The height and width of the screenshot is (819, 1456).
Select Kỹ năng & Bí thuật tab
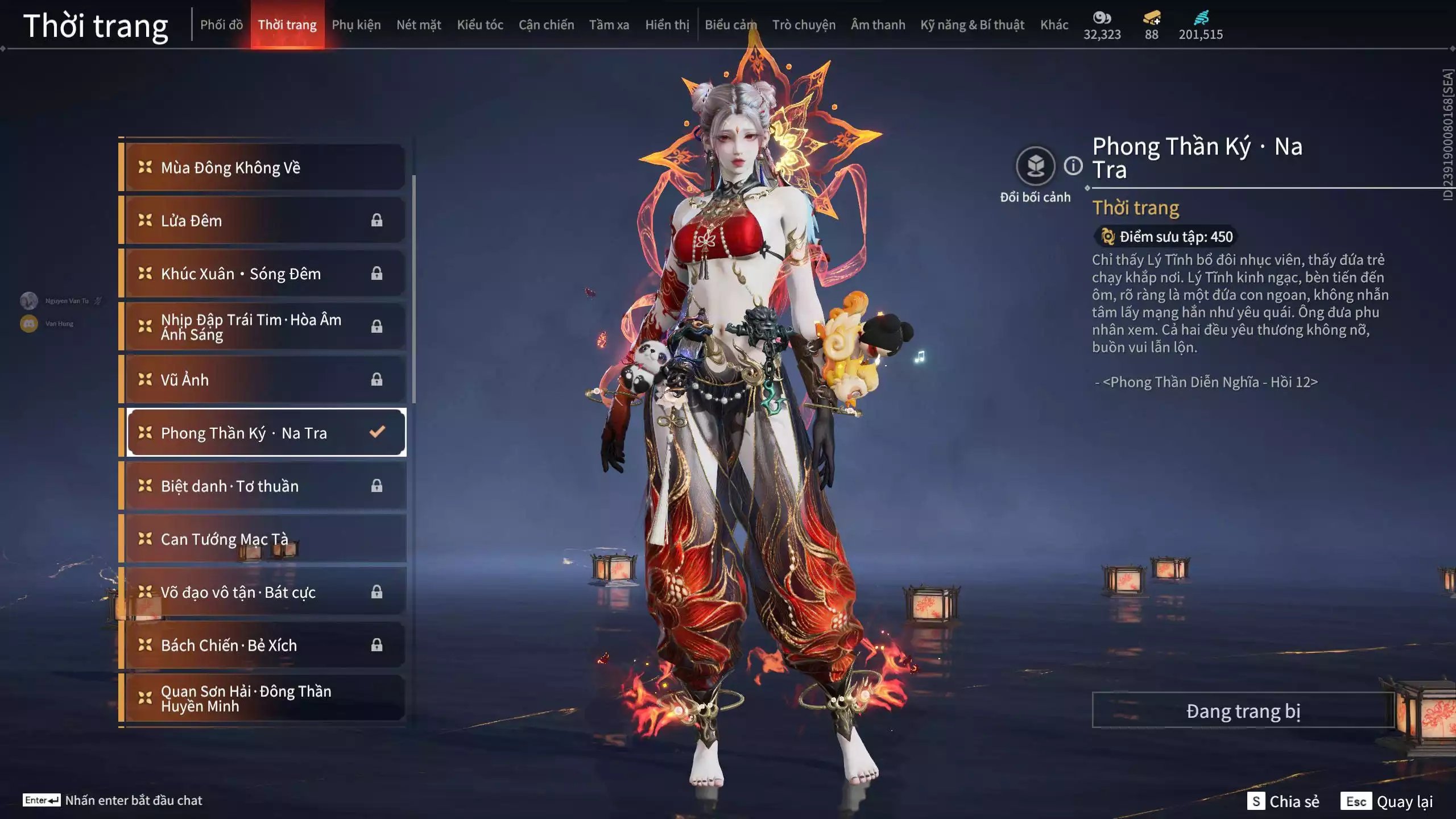(x=972, y=25)
